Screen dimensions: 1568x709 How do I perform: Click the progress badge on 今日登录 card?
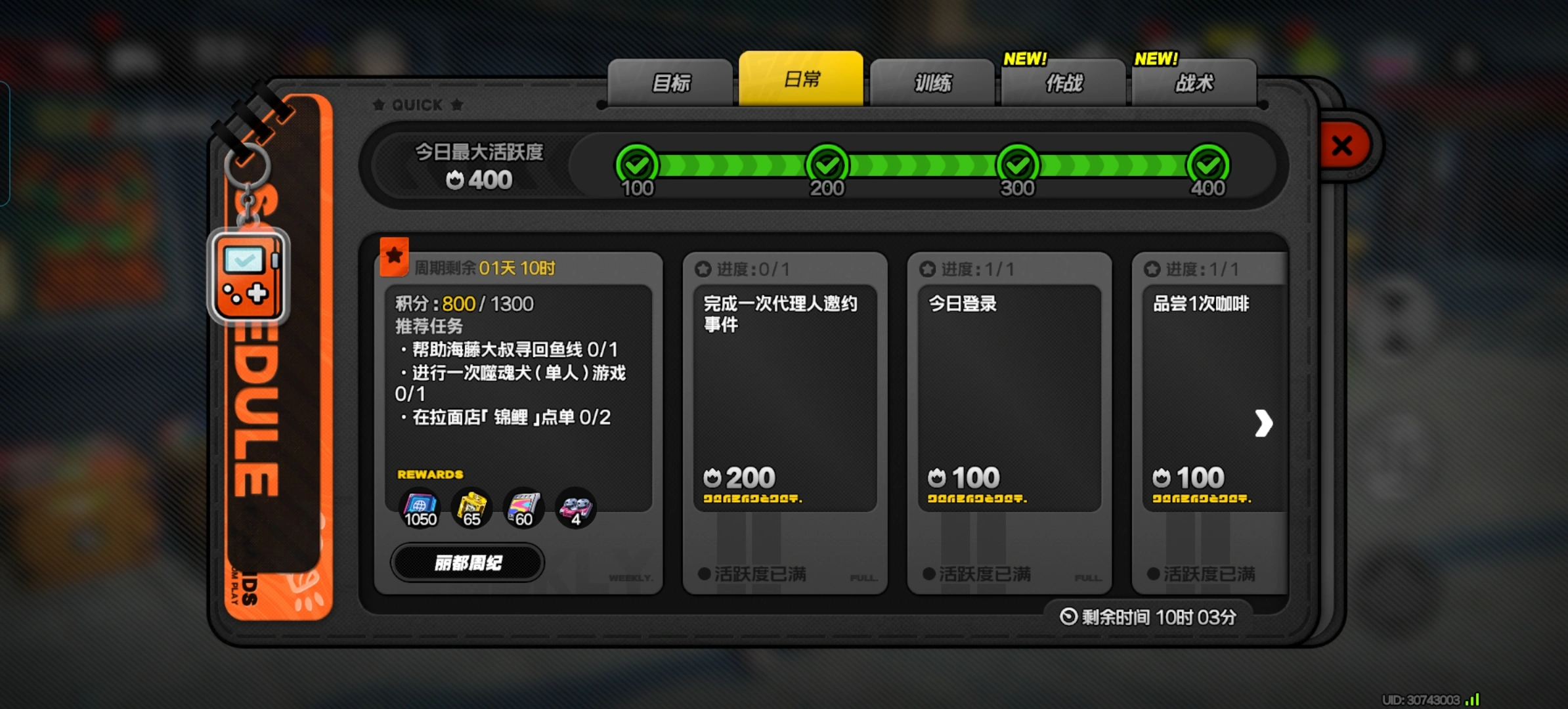click(928, 268)
